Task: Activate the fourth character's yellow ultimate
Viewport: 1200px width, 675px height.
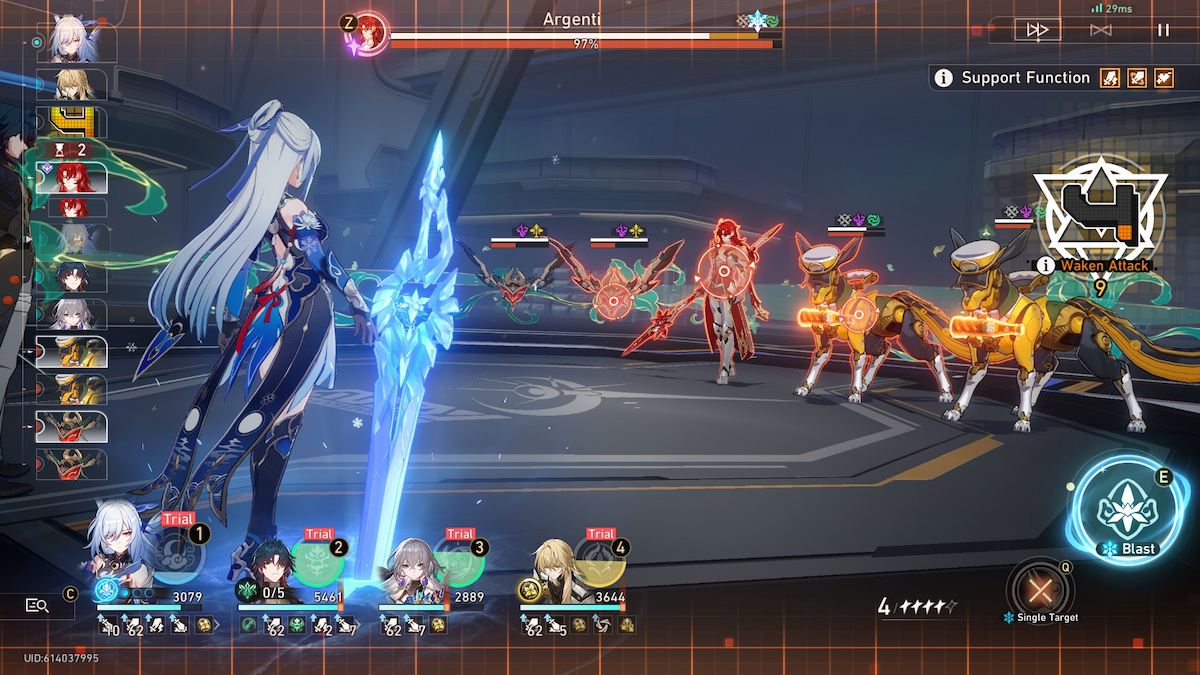Action: pyautogui.click(x=601, y=562)
